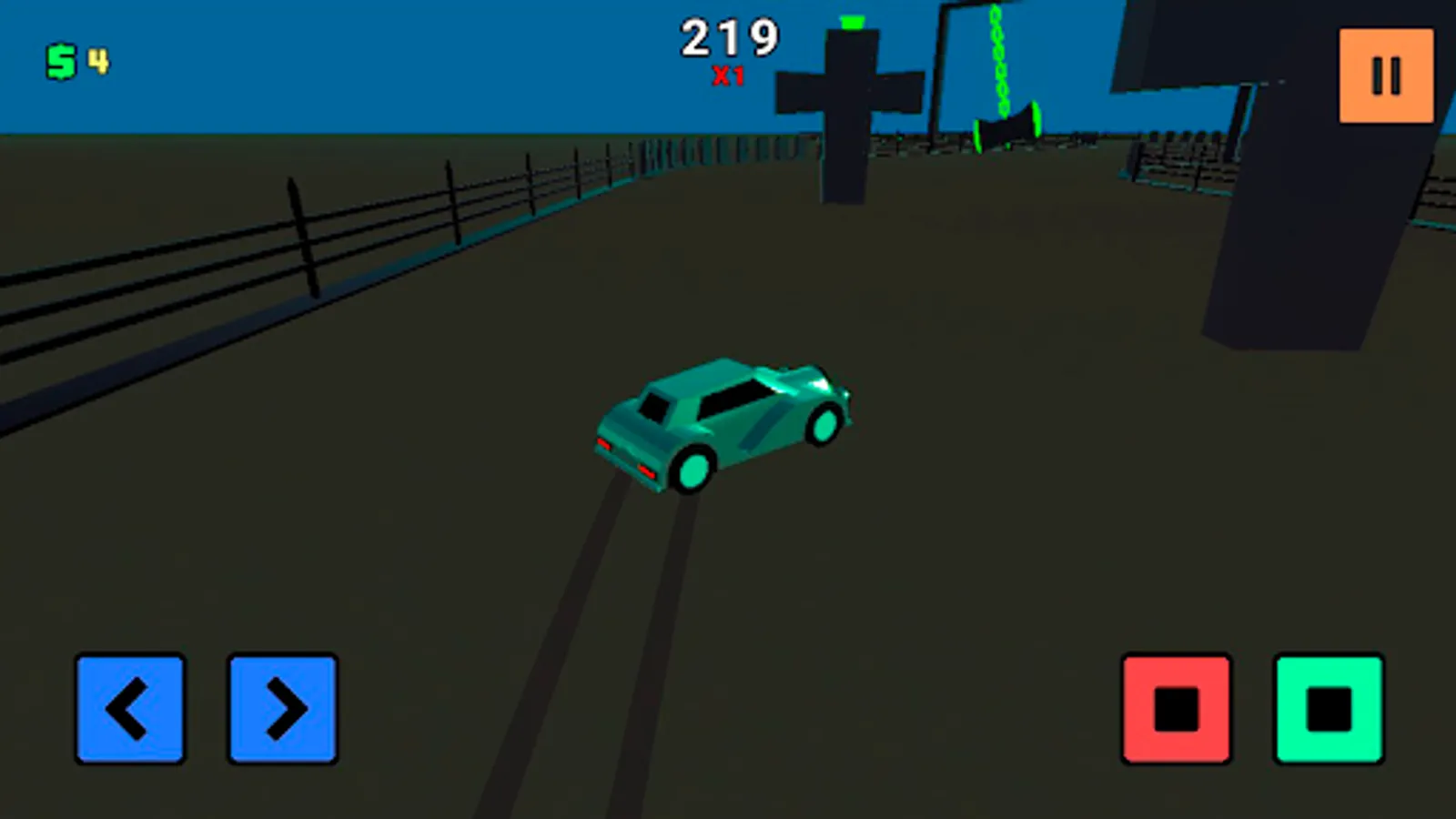Screen dimensions: 1456x819
Task: Tap the score reading 219
Action: pos(728,36)
